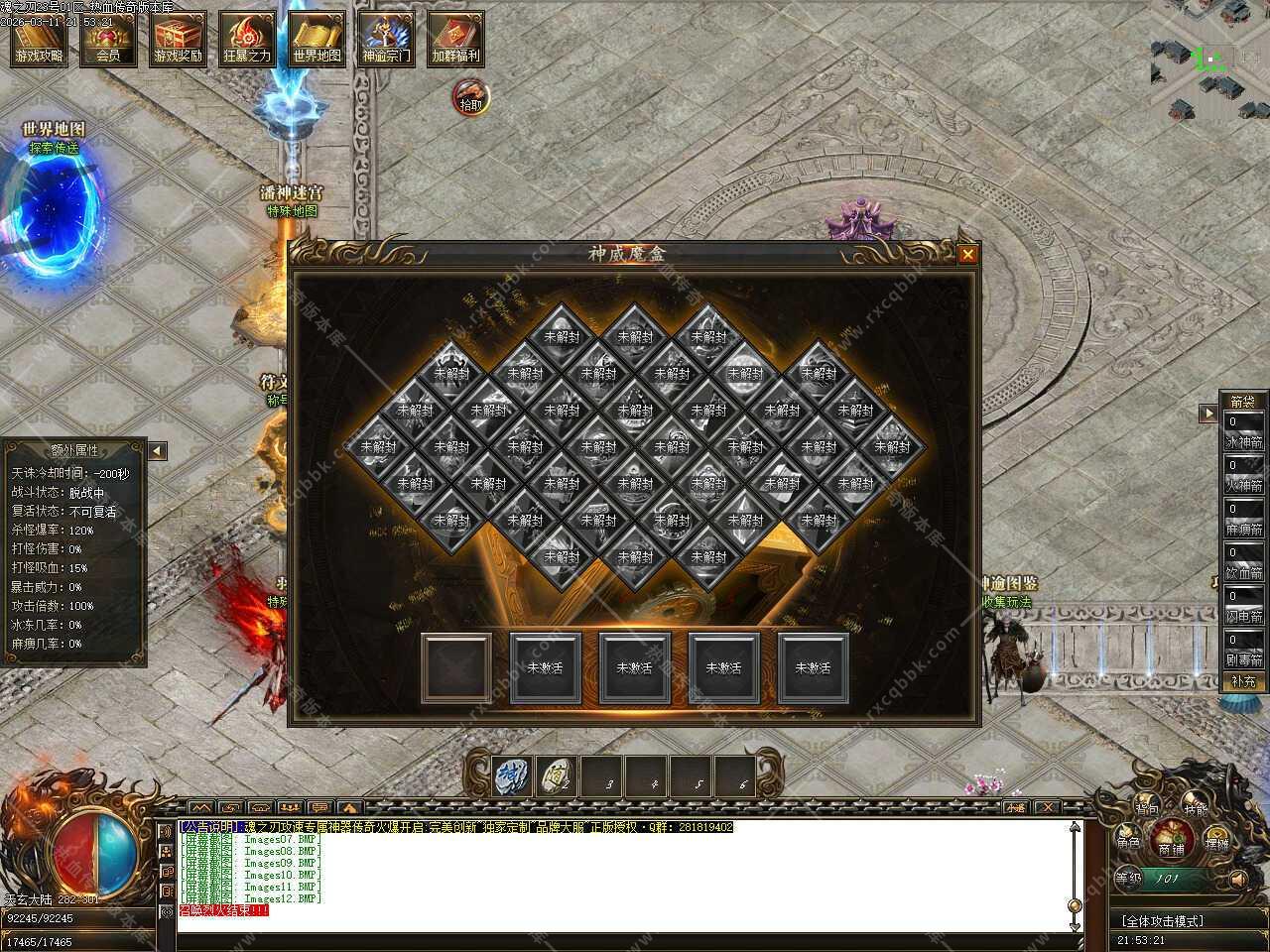Toggle the 全体攻击模式 attack mode

coord(1162,921)
